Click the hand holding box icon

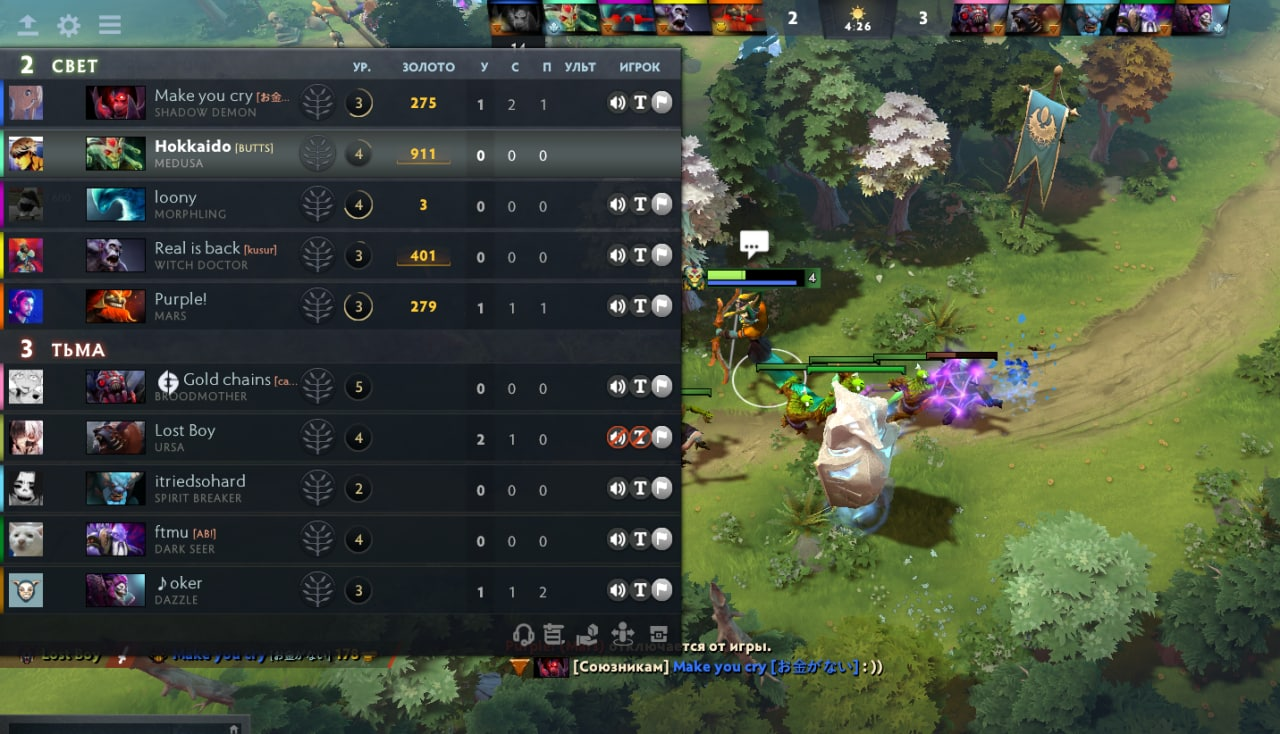(588, 633)
